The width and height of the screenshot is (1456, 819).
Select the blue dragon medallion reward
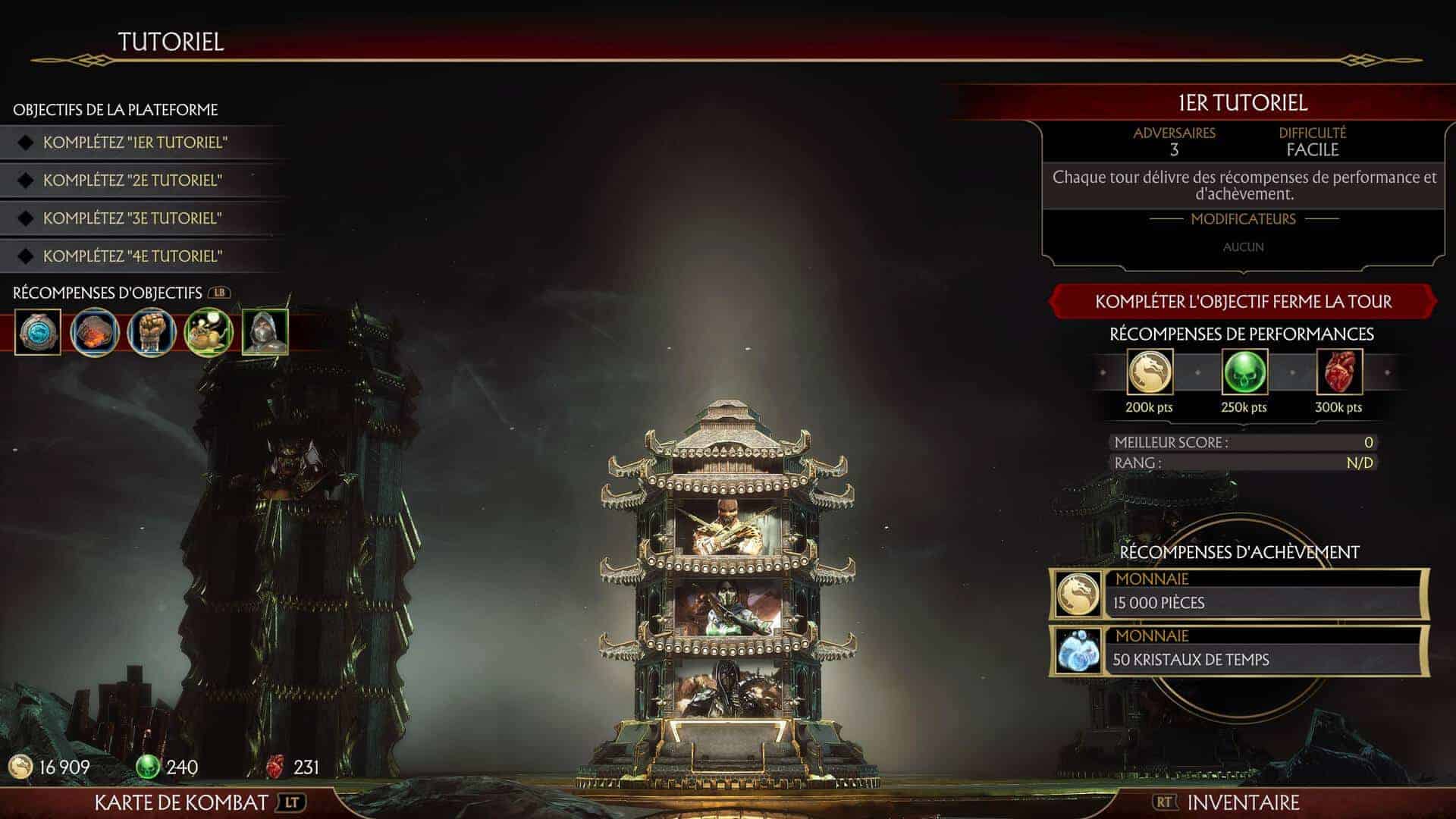point(38,332)
